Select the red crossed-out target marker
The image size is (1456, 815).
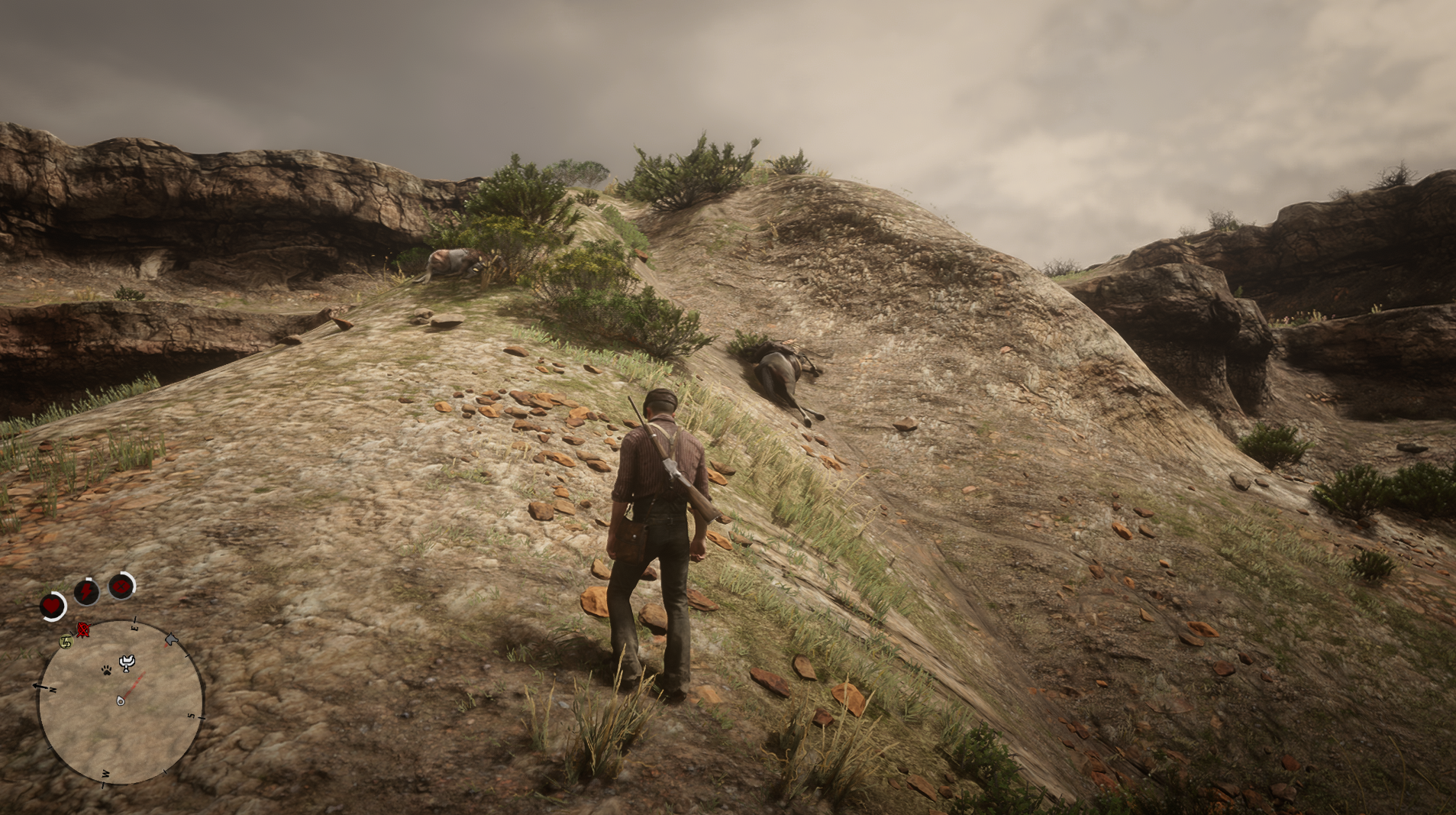82,630
